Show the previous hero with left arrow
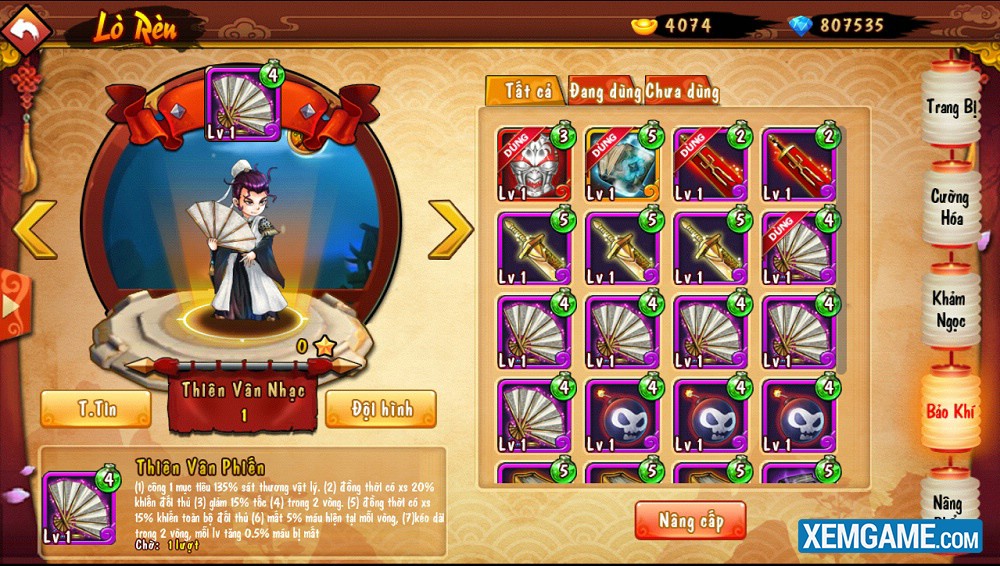This screenshot has height=566, width=1000. point(35,229)
